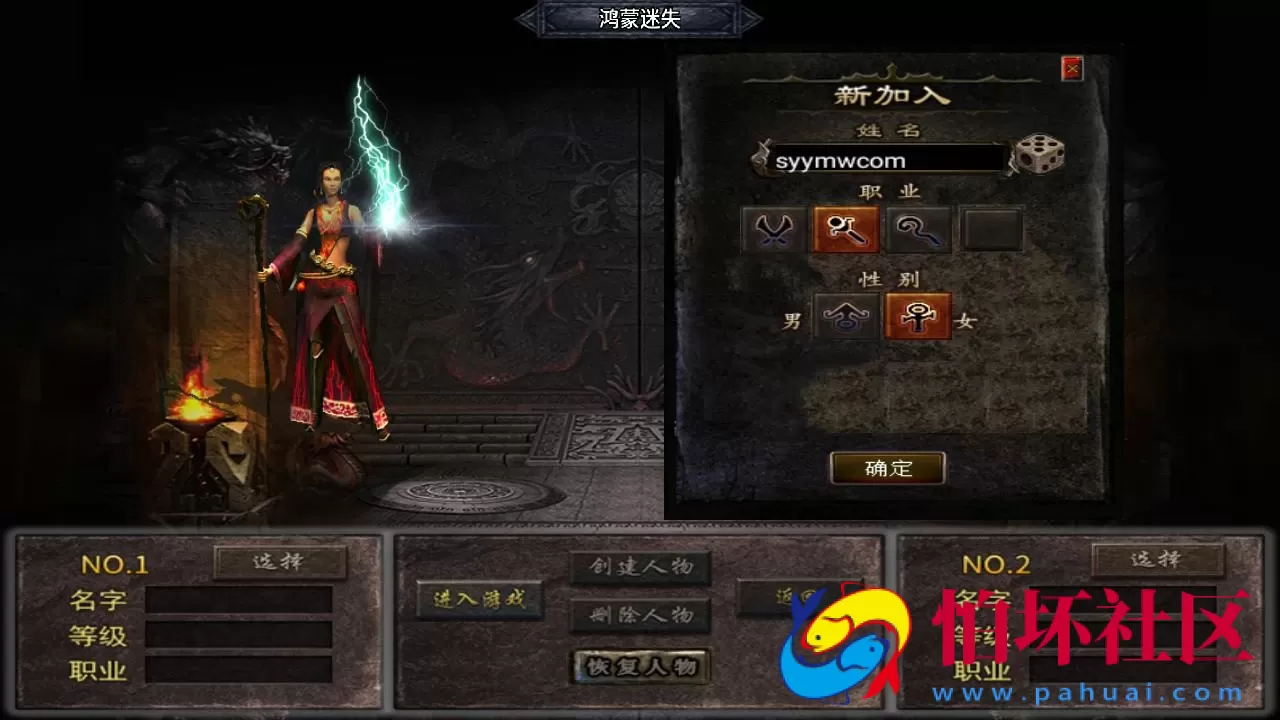Viewport: 1280px width, 720px height.
Task: Select the currently highlighted mage class icon
Action: [x=845, y=229]
